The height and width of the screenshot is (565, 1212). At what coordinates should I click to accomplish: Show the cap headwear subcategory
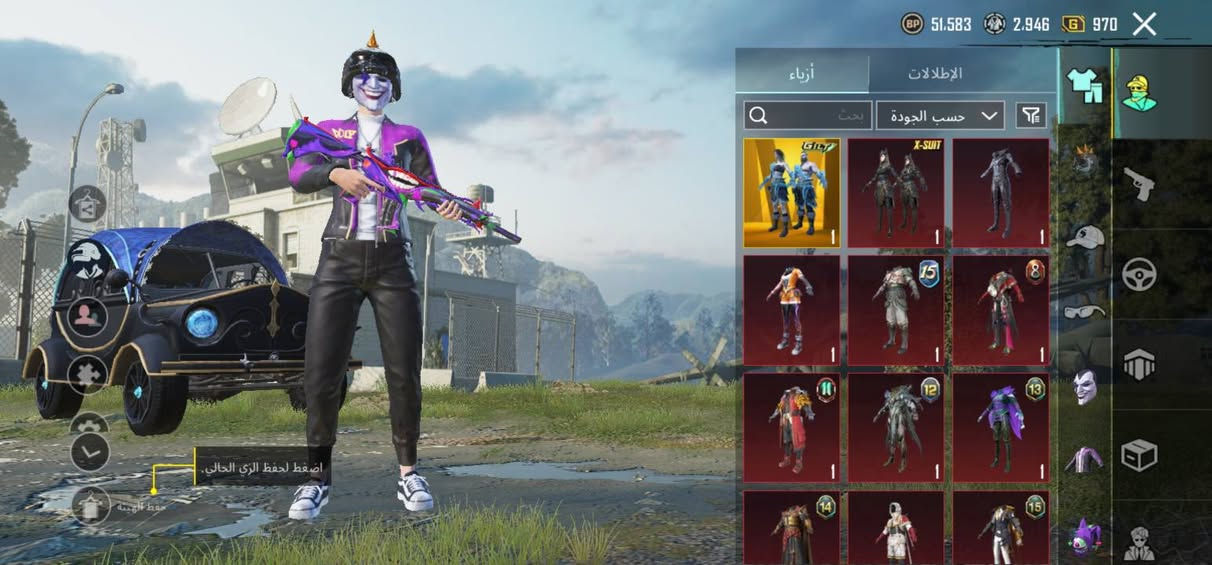tap(1085, 237)
